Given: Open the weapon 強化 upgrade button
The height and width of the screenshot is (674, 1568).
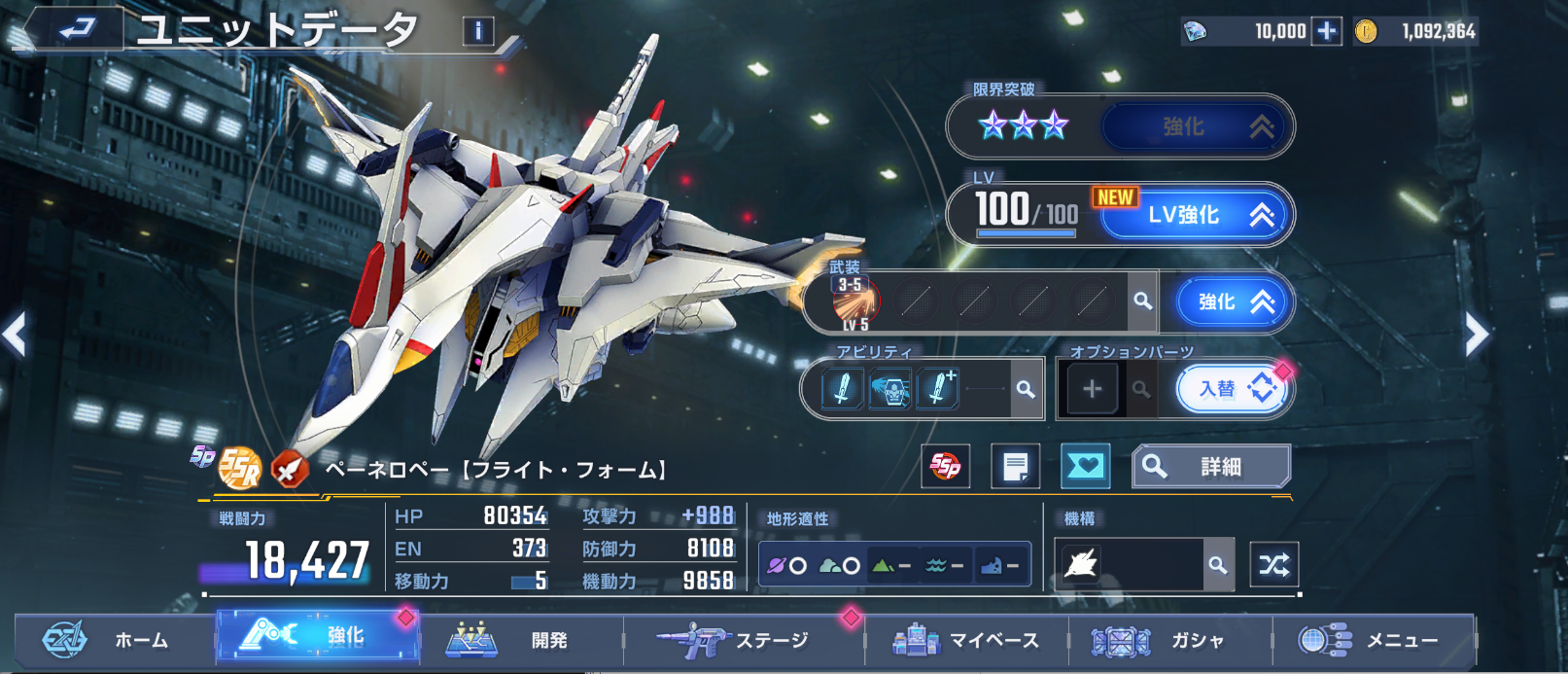Looking at the screenshot, I should coord(1234,302).
